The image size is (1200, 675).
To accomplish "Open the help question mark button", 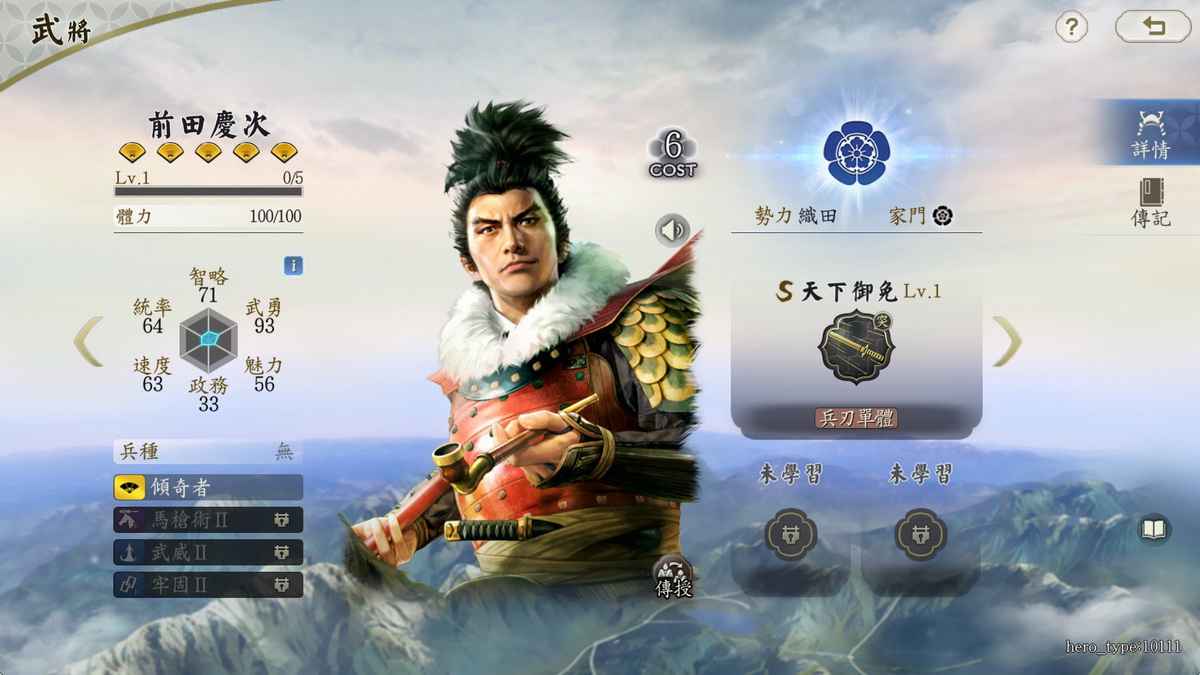I will pyautogui.click(x=1071, y=27).
